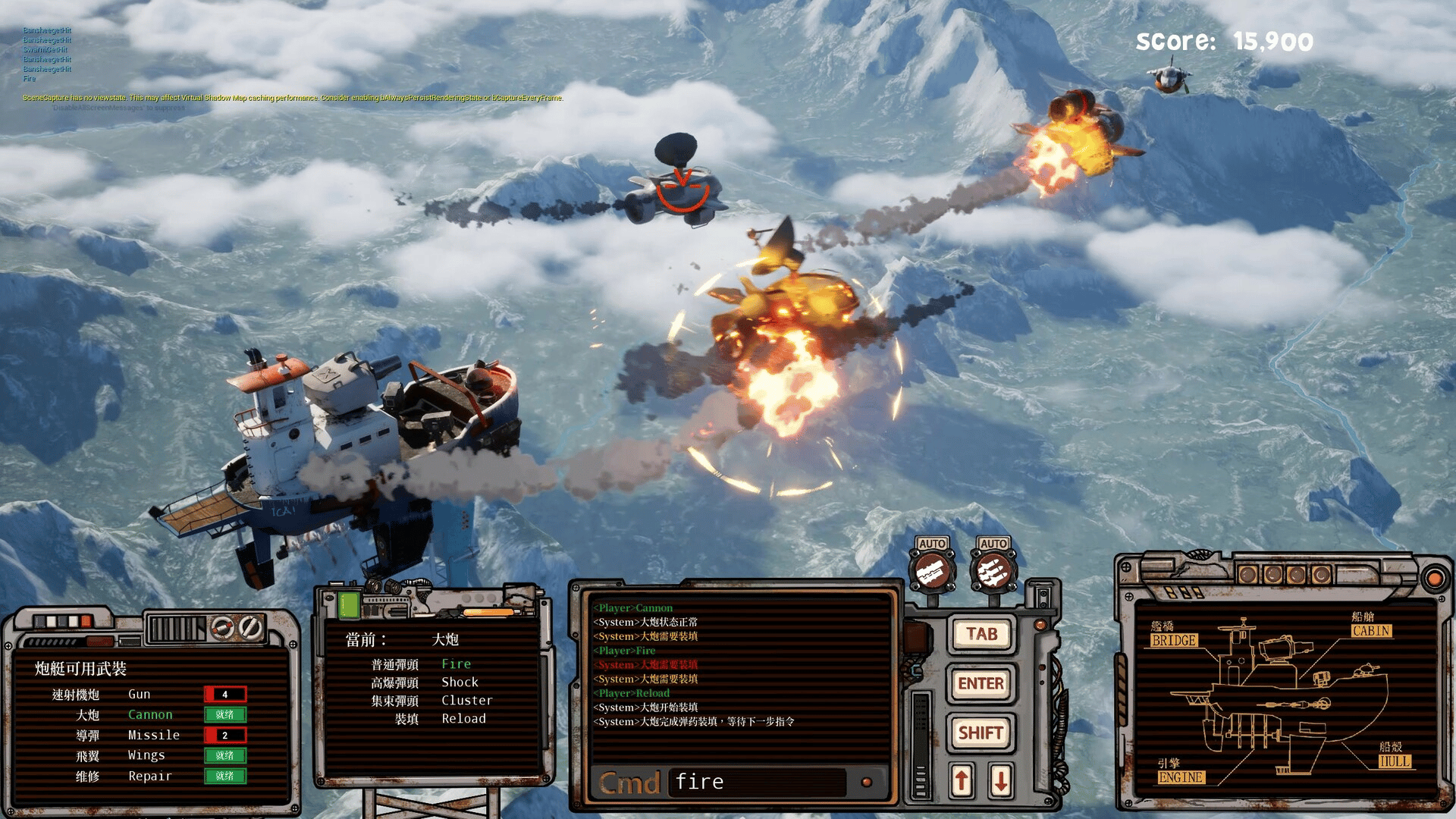Select the Repair option

pyautogui.click(x=149, y=776)
